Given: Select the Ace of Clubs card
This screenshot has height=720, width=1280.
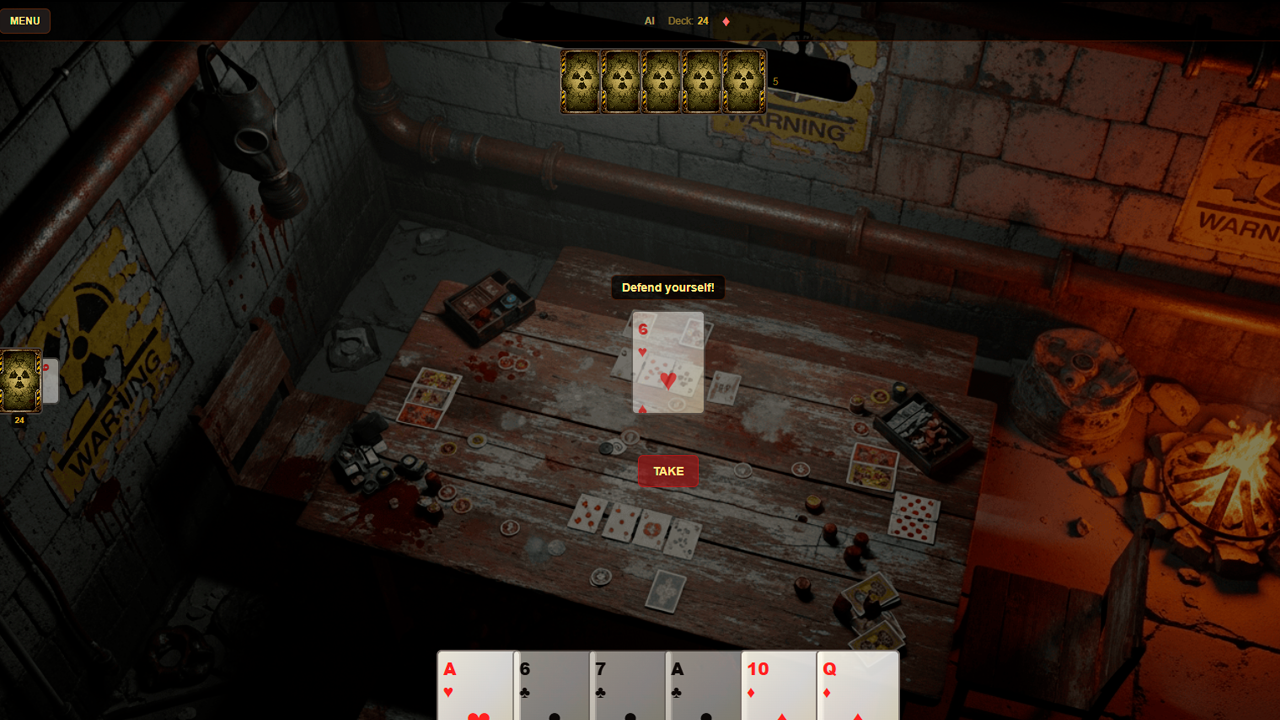Looking at the screenshot, I should (x=703, y=686).
